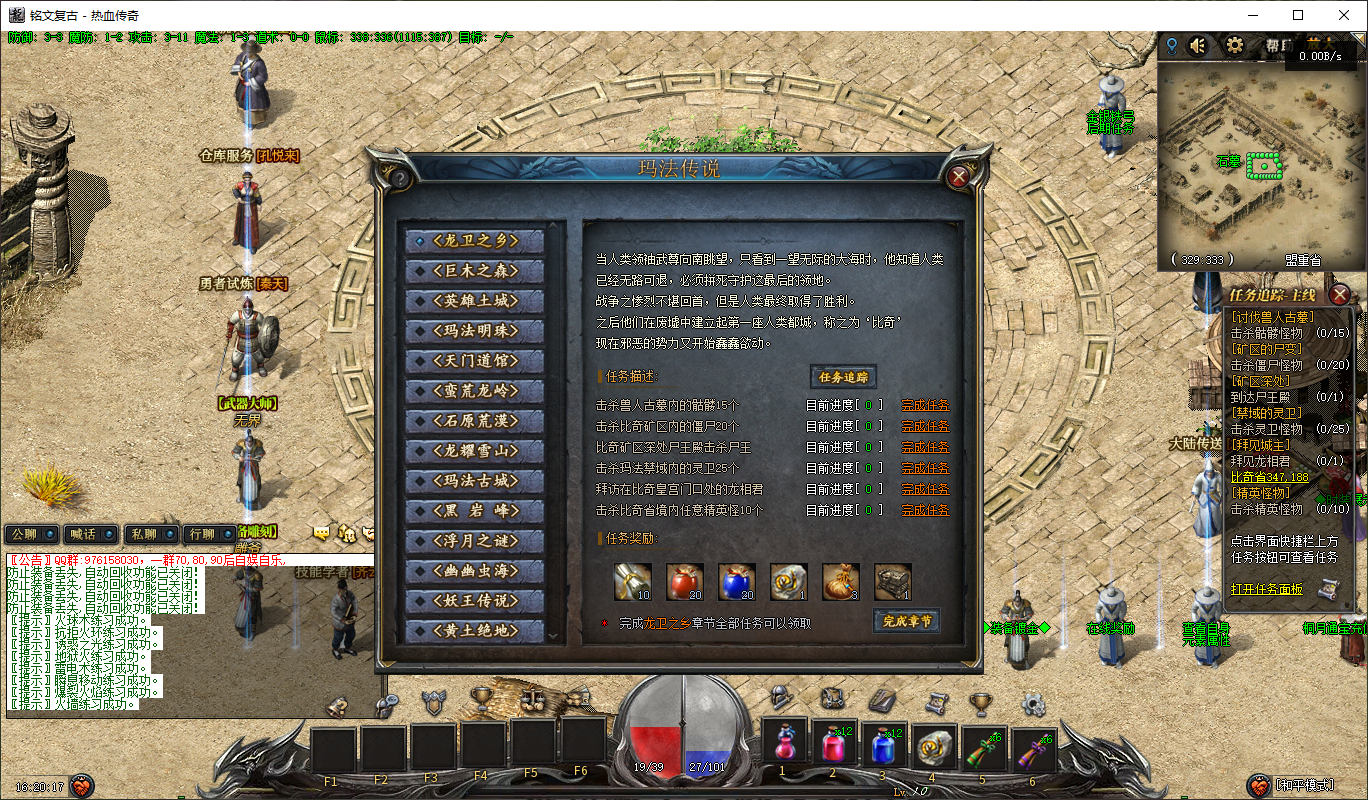Click the 任务追踪 button
Viewport: 1368px width, 800px height.
tap(843, 377)
